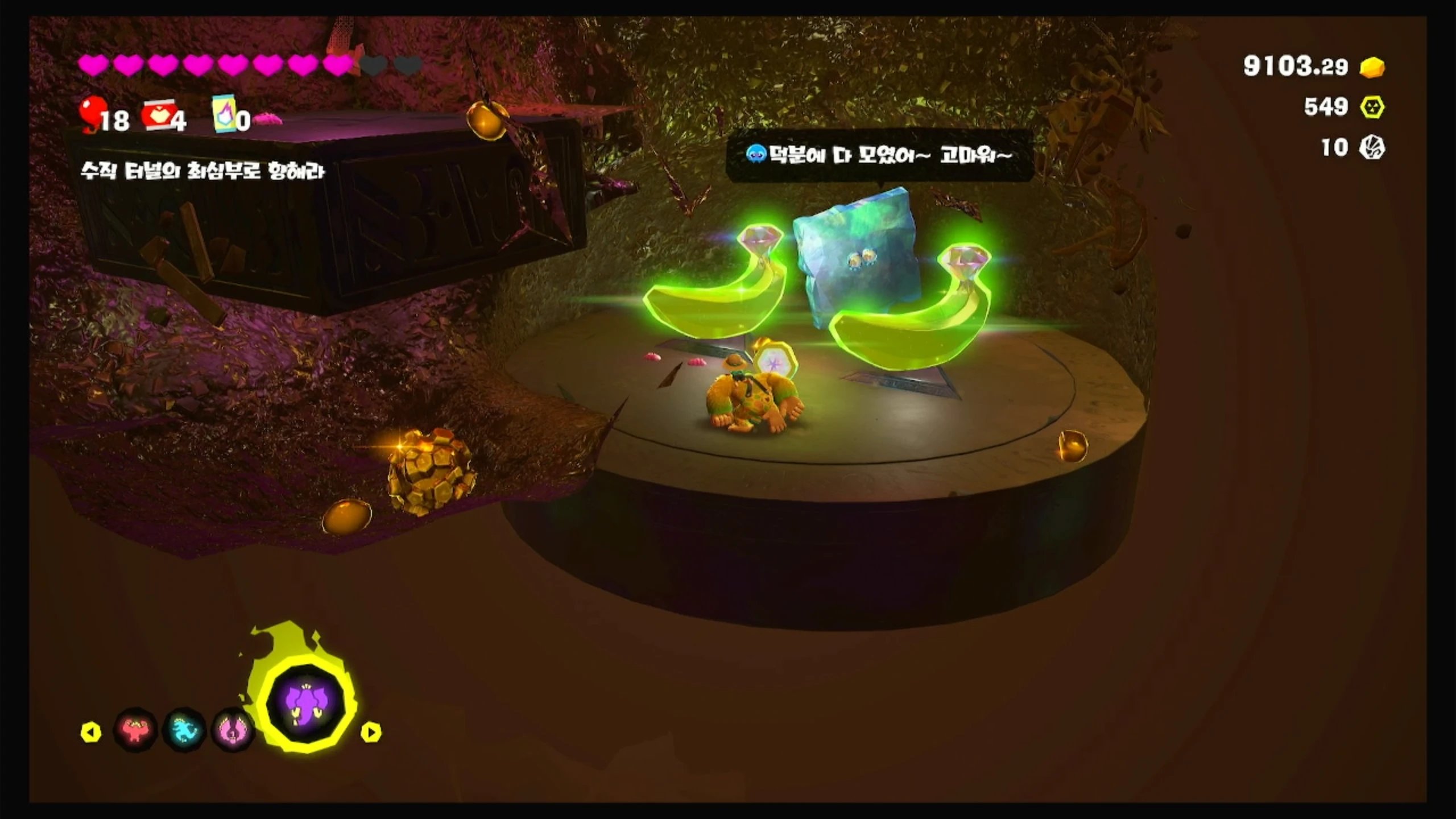Image resolution: width=1456 pixels, height=819 pixels.
Task: Click the right arrow of the transformation selector
Action: tap(371, 732)
